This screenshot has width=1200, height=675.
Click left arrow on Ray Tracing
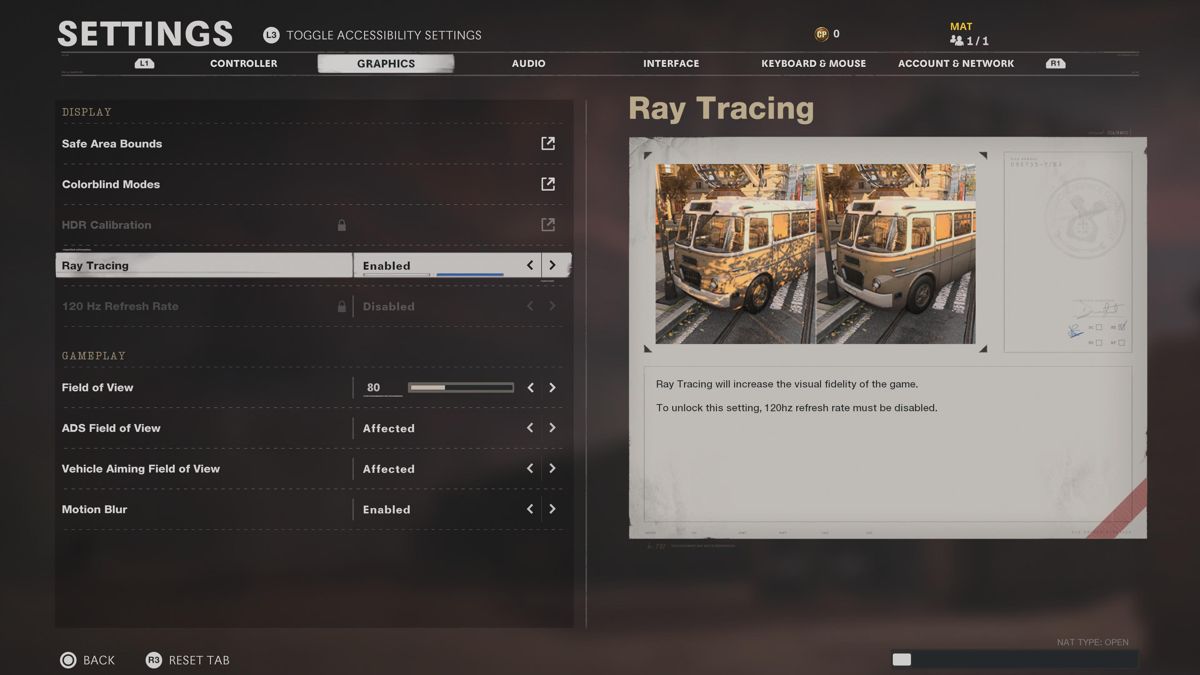530,266
